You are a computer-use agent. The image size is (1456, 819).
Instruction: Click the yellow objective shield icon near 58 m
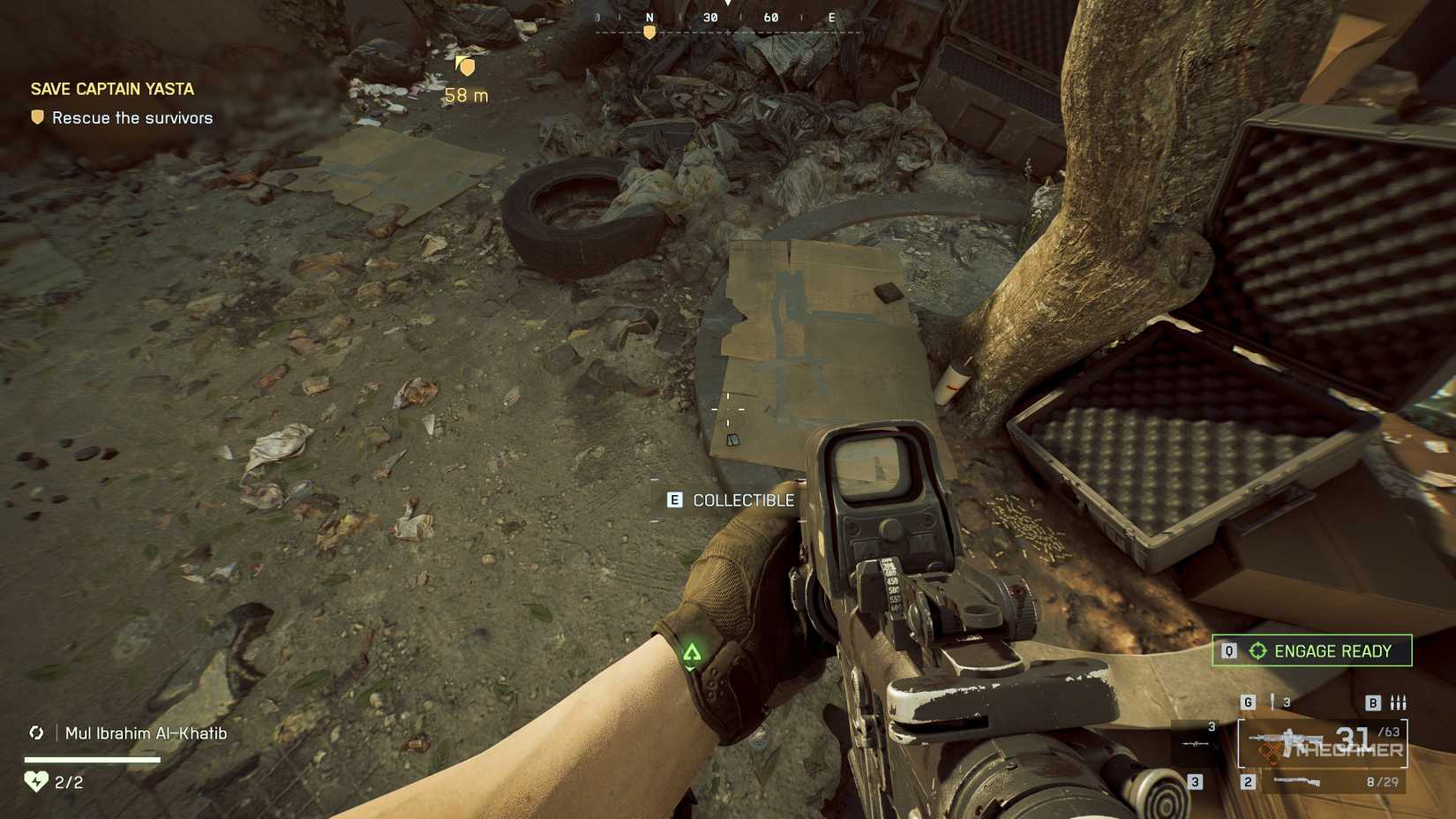pos(466,65)
